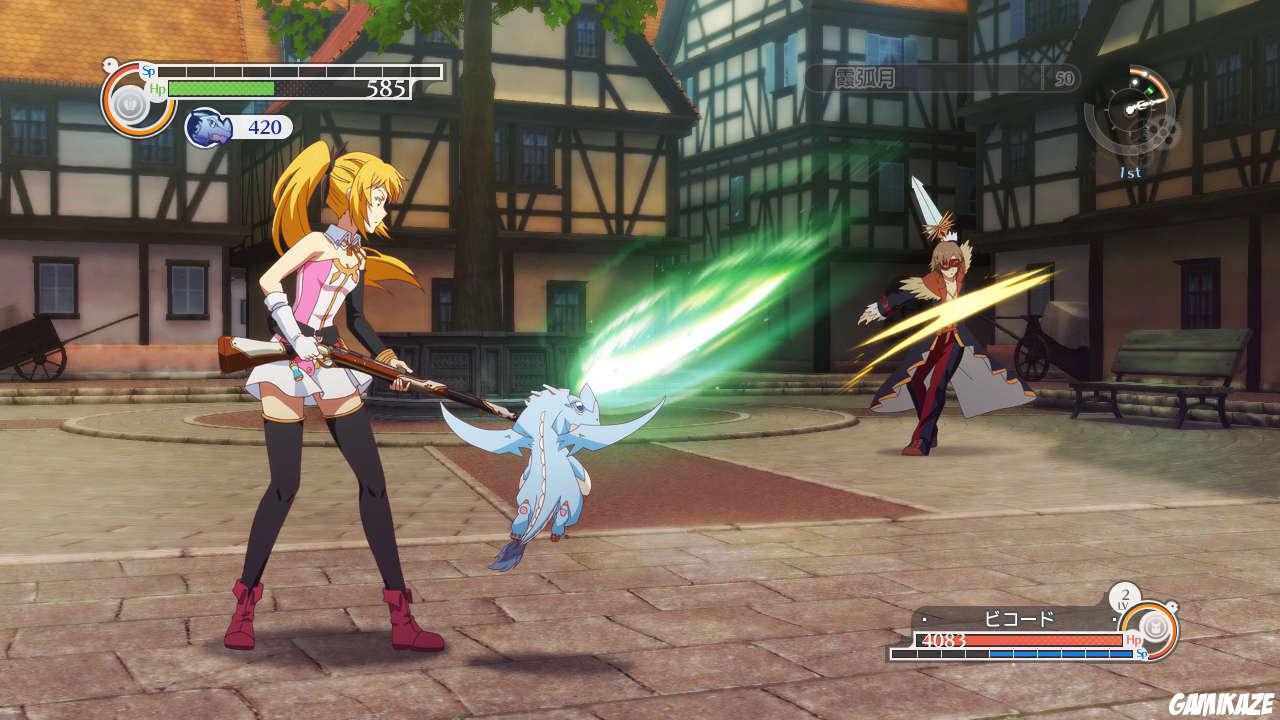Click the enemy's circular emblem icon
1280x720 pixels.
point(1152,629)
